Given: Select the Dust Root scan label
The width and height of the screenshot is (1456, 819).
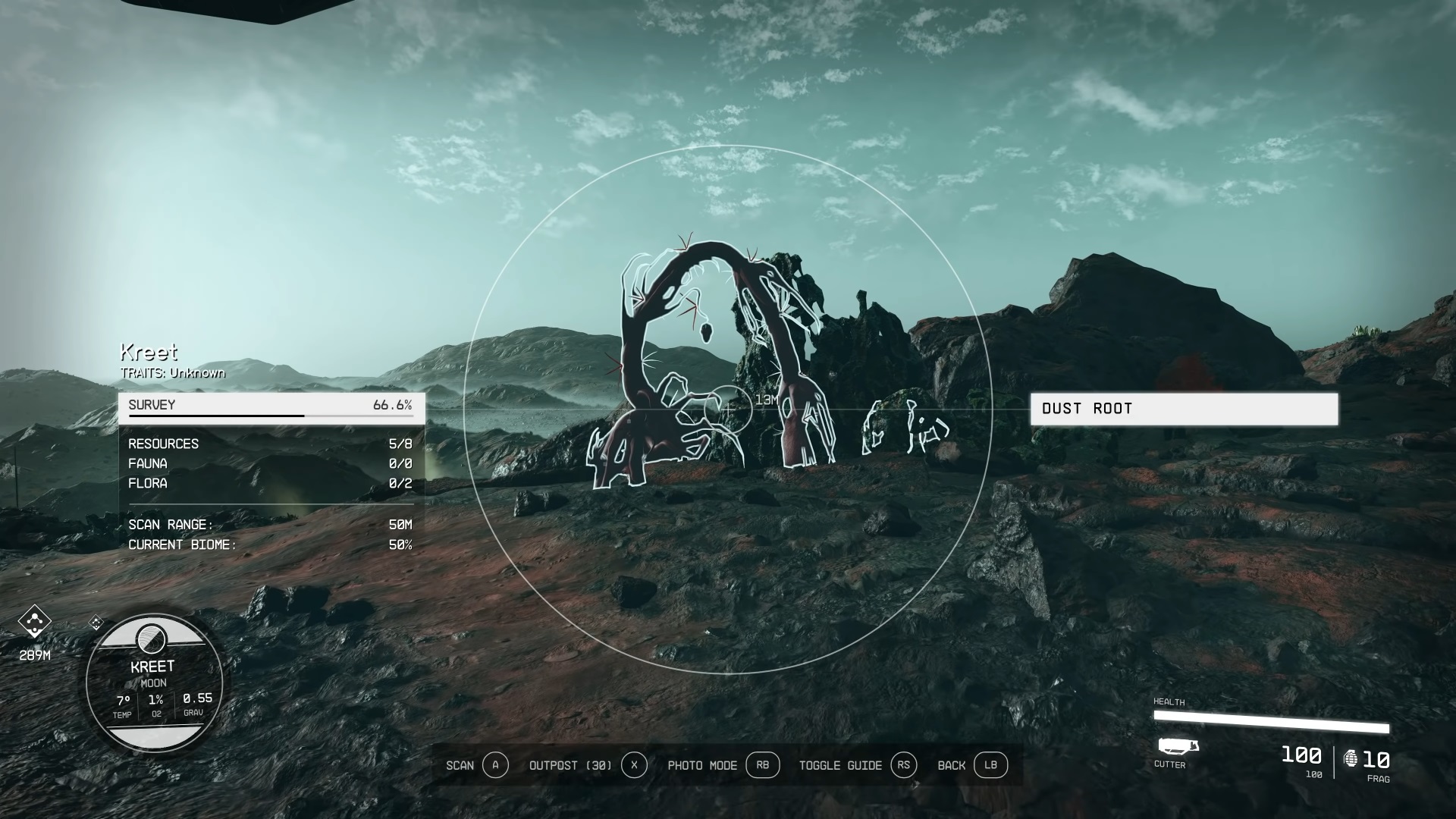Looking at the screenshot, I should pos(1183,409).
